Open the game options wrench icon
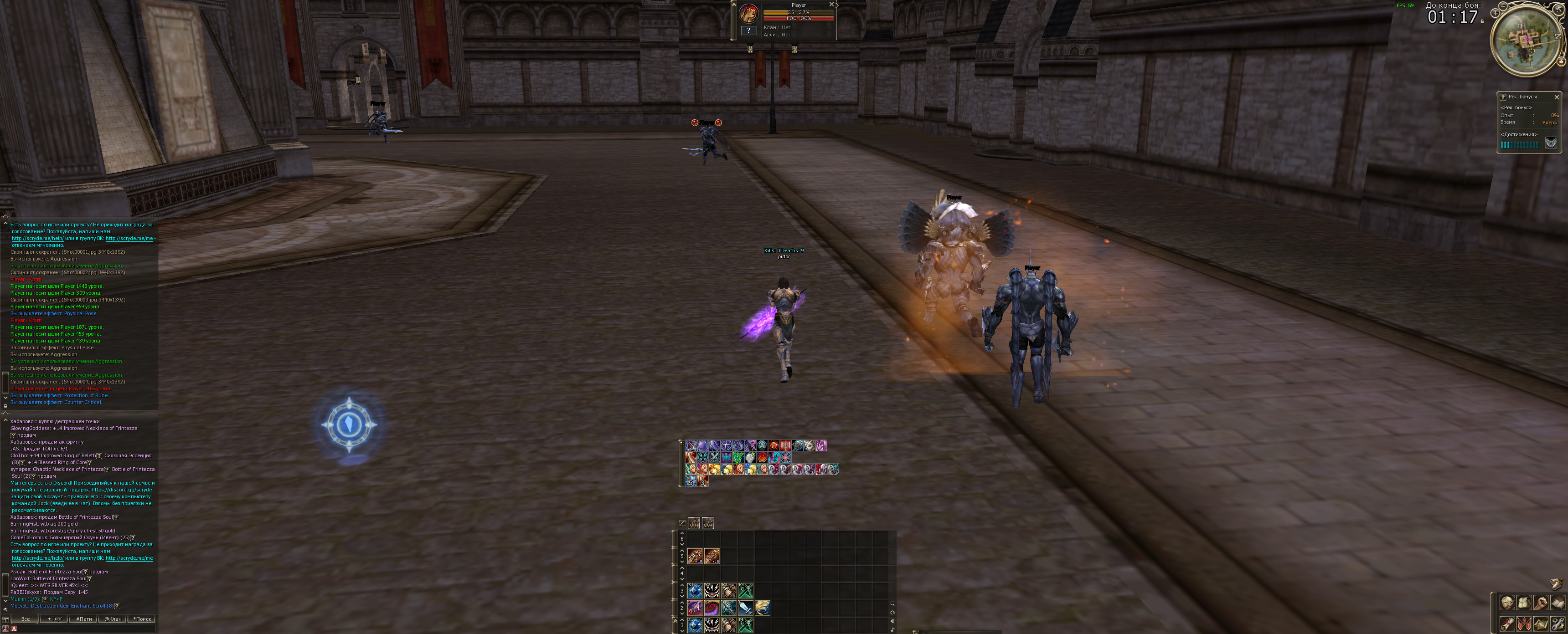 1558,625
